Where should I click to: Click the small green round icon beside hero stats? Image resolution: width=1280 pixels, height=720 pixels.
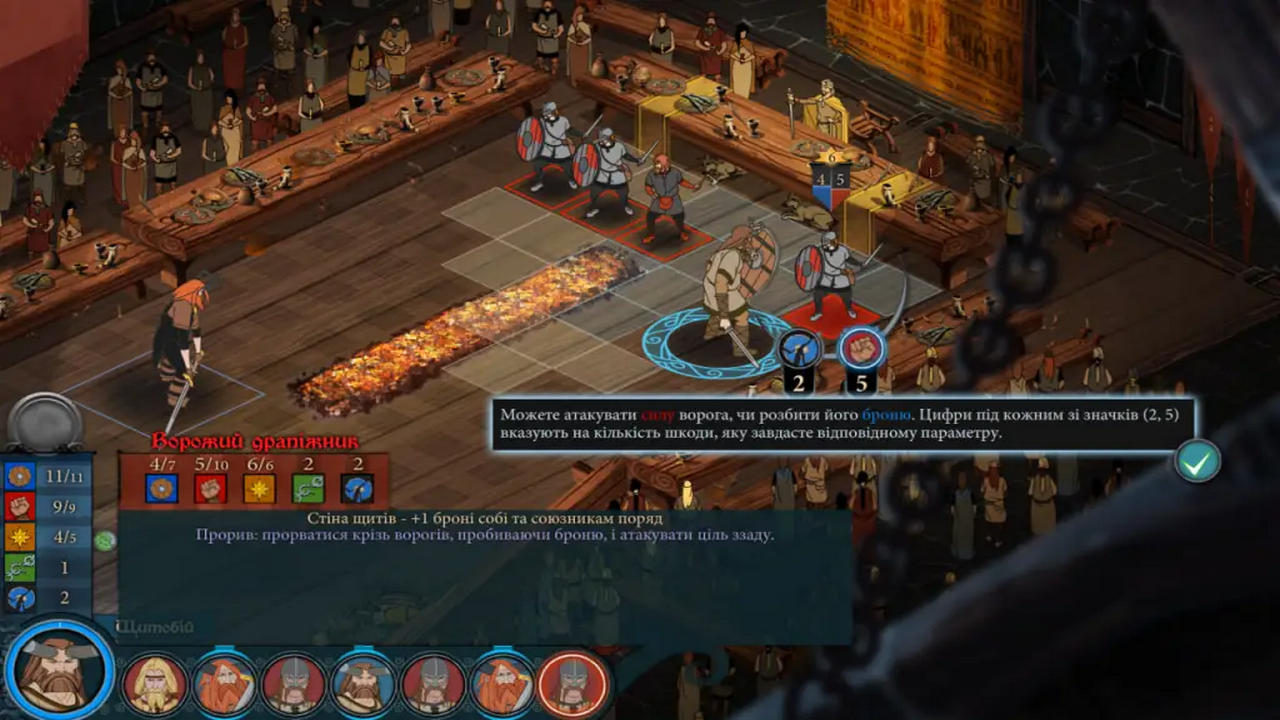pos(105,540)
